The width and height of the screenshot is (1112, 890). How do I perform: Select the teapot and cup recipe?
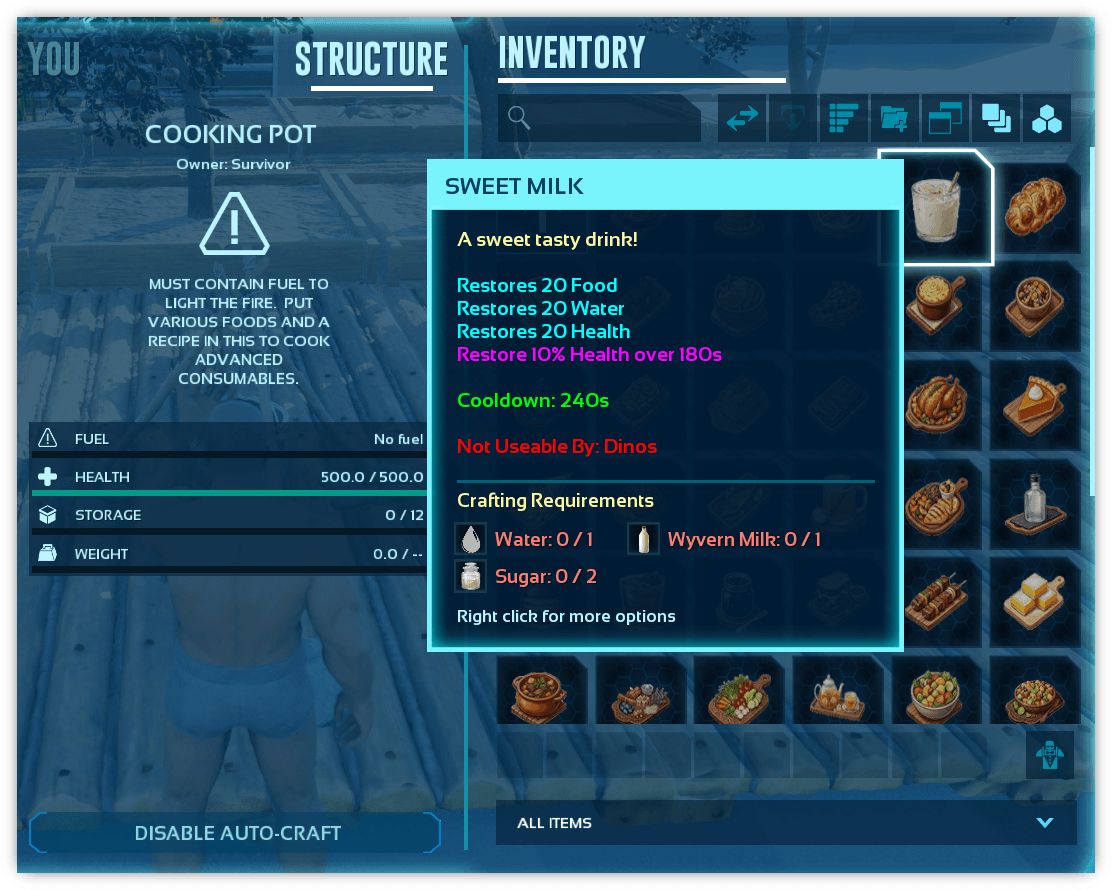(838, 691)
